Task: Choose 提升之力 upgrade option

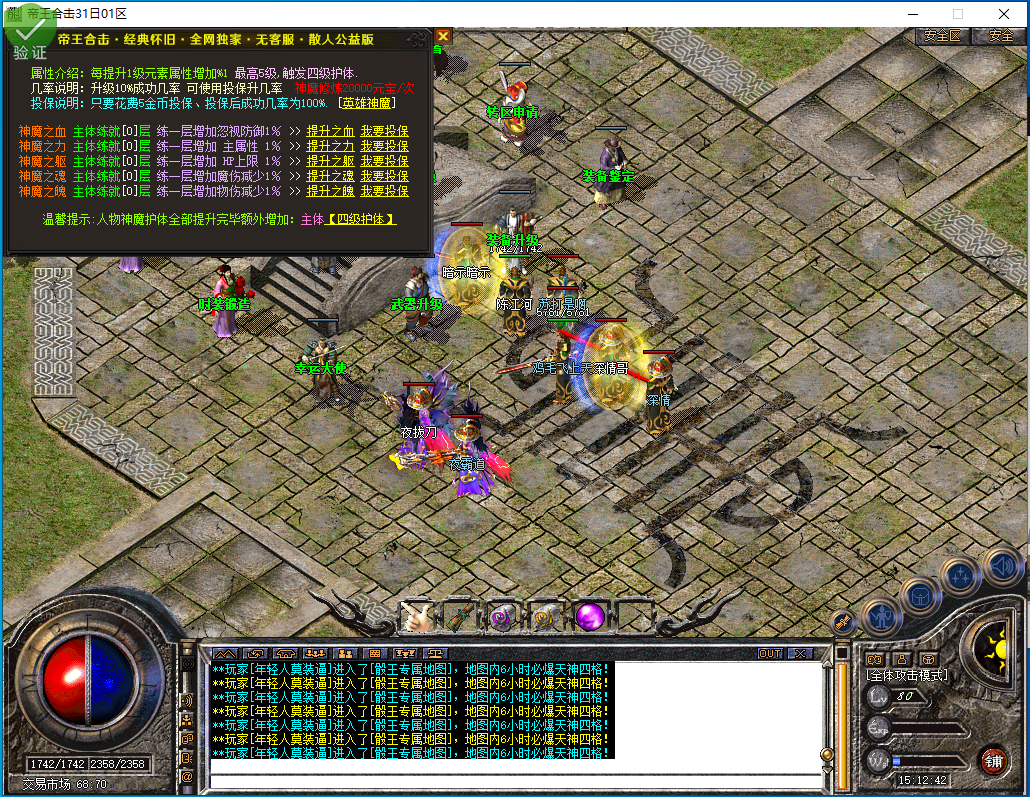Action: coord(329,146)
